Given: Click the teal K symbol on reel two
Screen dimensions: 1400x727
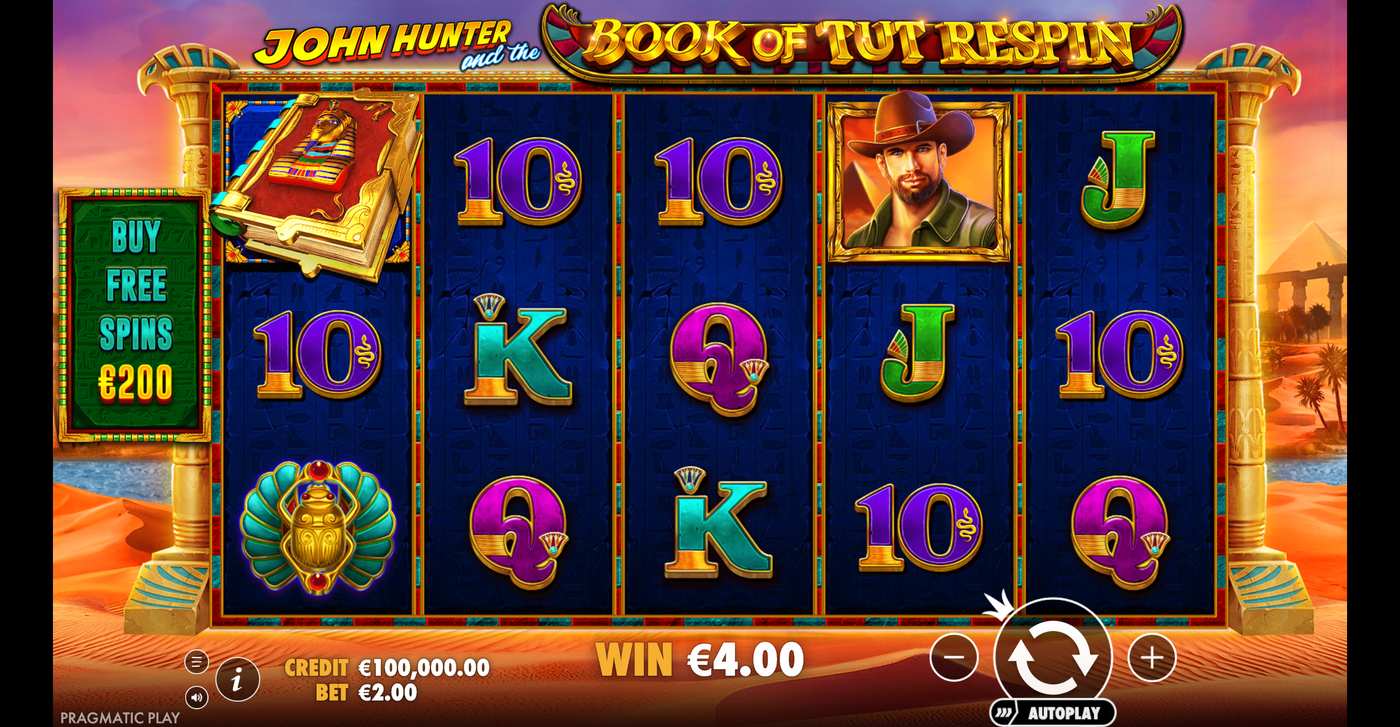Looking at the screenshot, I should (520, 352).
